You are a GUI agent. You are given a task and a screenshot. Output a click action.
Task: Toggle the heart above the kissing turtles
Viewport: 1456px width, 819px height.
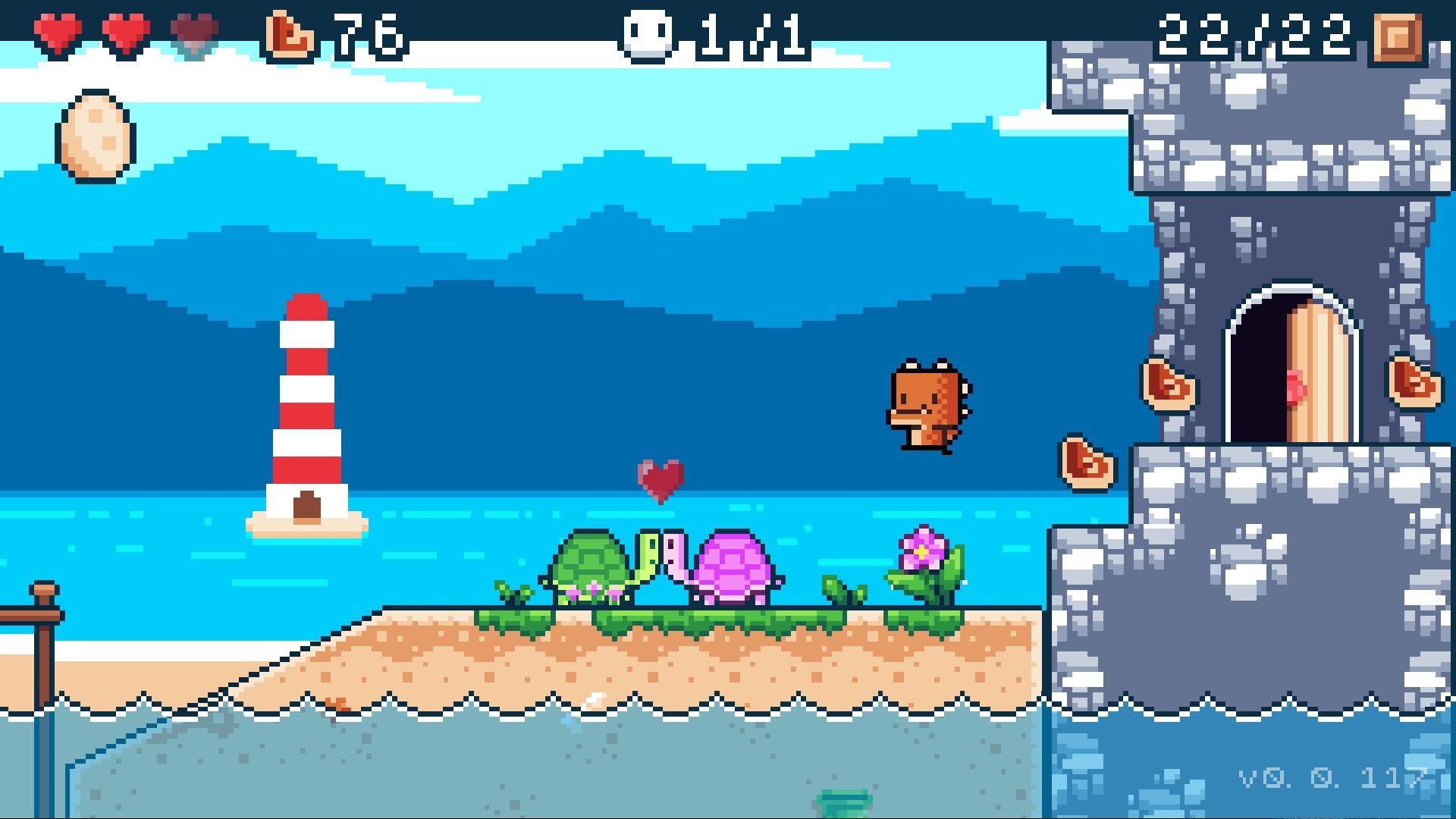(x=661, y=478)
